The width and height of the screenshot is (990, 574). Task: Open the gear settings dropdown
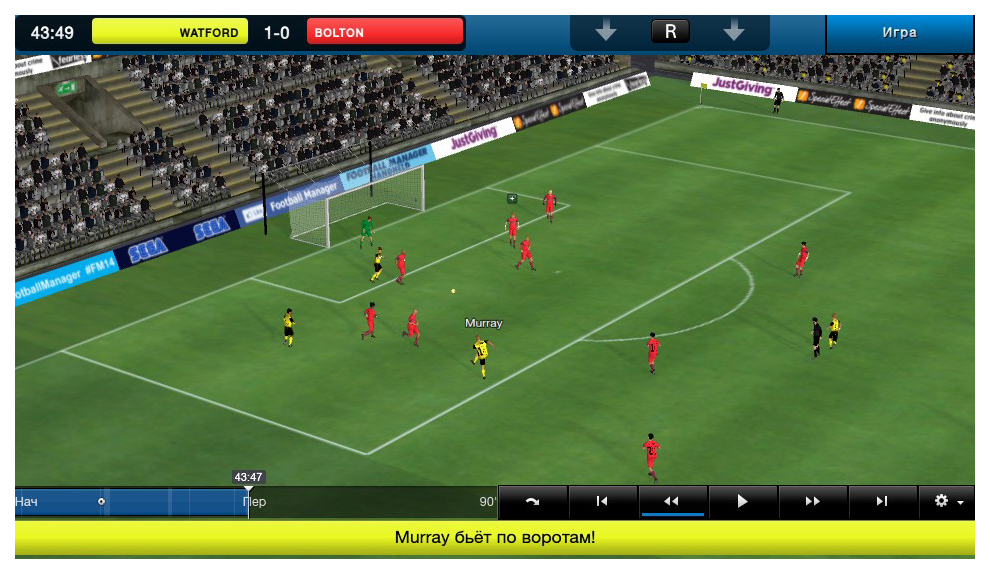point(948,501)
